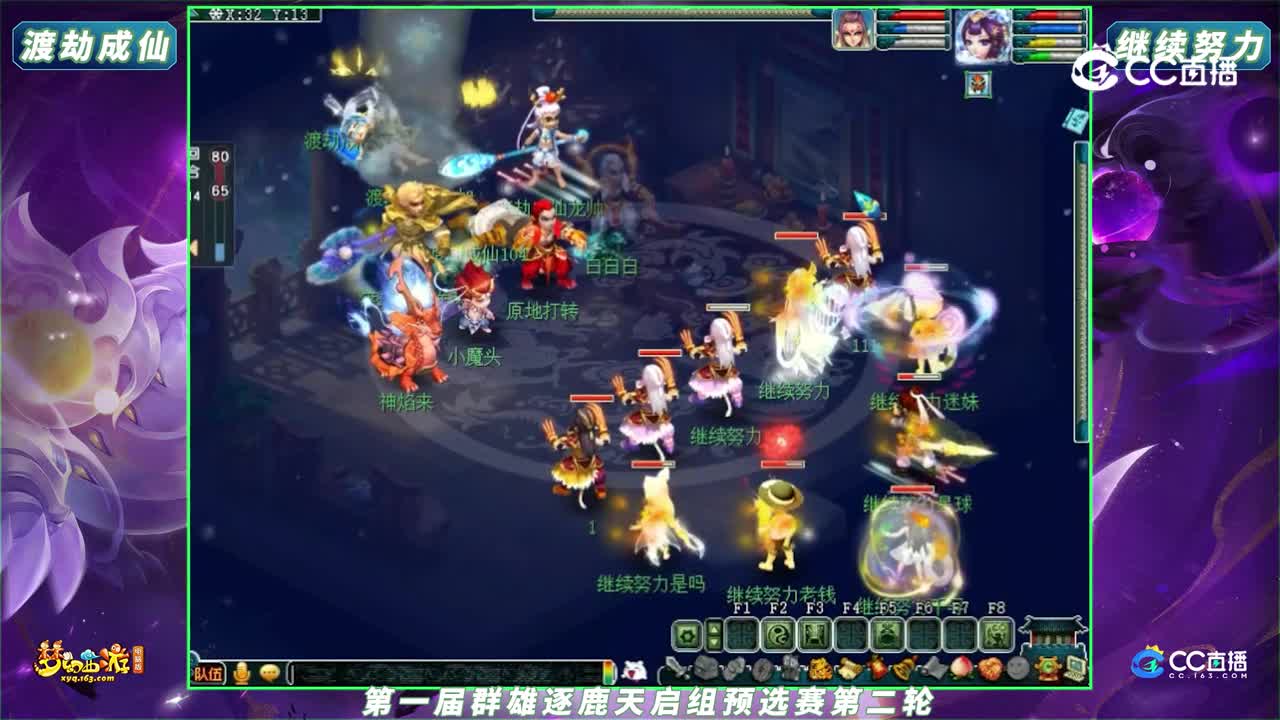1280x720 pixels.
Task: Toggle the emoji bubble icon next to the microphone
Action: click(268, 670)
